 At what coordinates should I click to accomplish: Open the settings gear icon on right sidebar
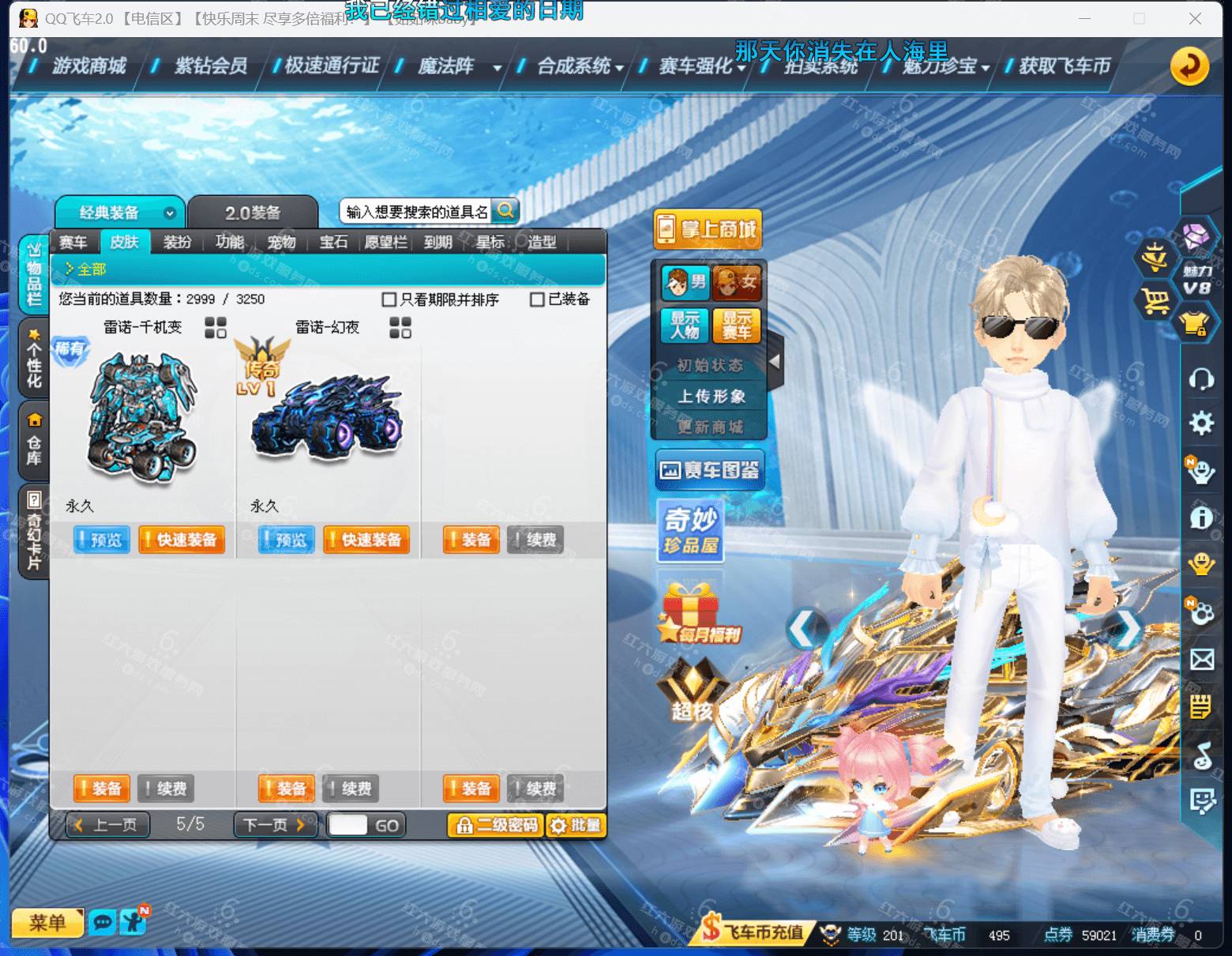pos(1203,423)
